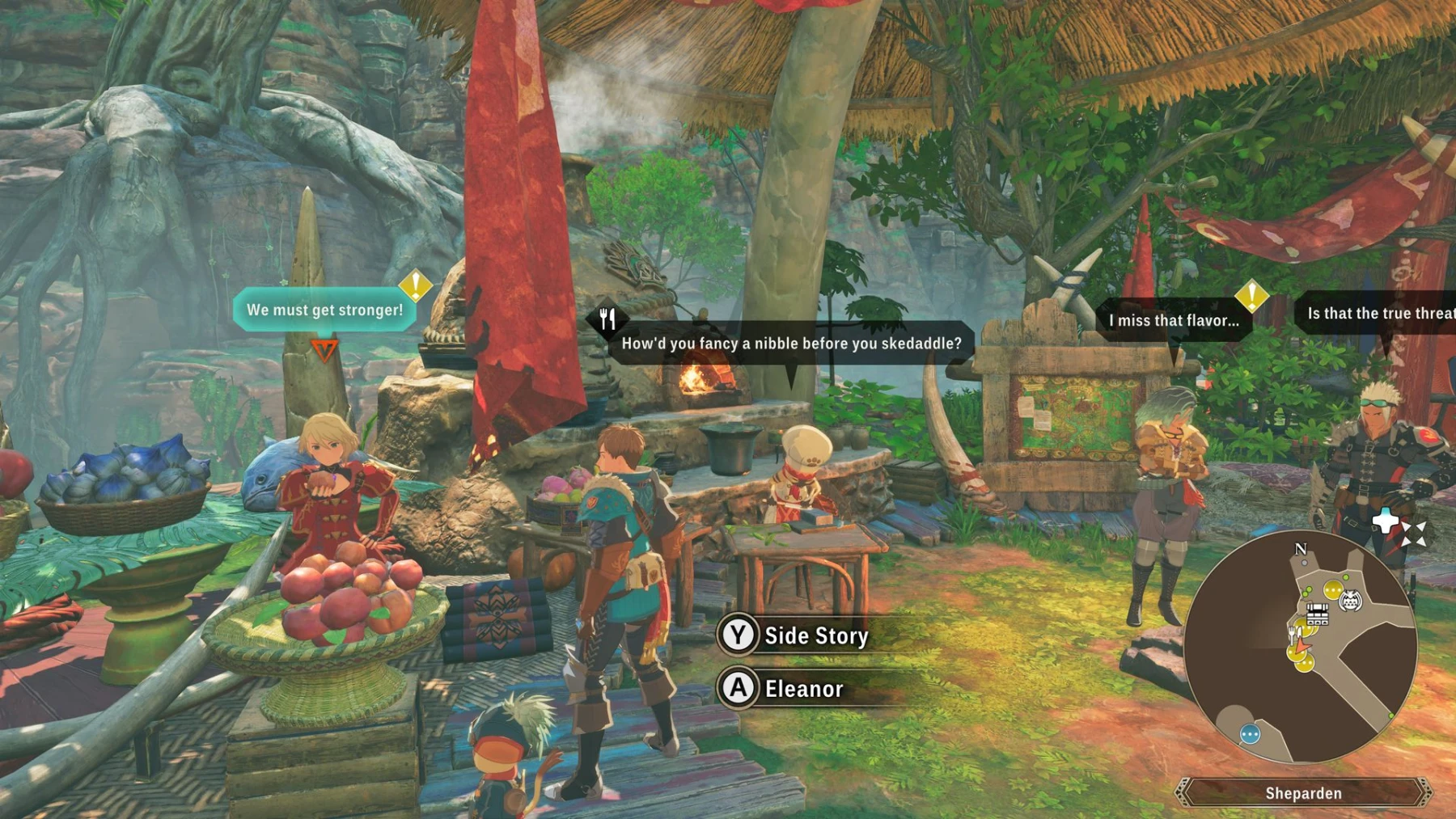The width and height of the screenshot is (1456, 819).
Task: Click the N compass marker on the minimap
Action: (x=1300, y=549)
